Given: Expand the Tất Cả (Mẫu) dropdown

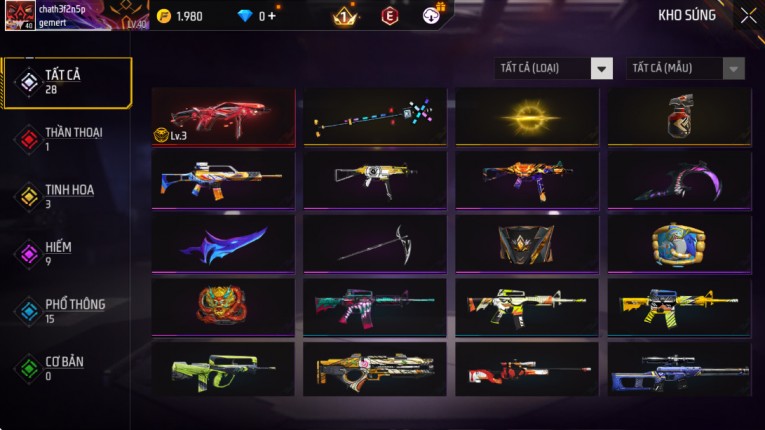Looking at the screenshot, I should point(685,68).
